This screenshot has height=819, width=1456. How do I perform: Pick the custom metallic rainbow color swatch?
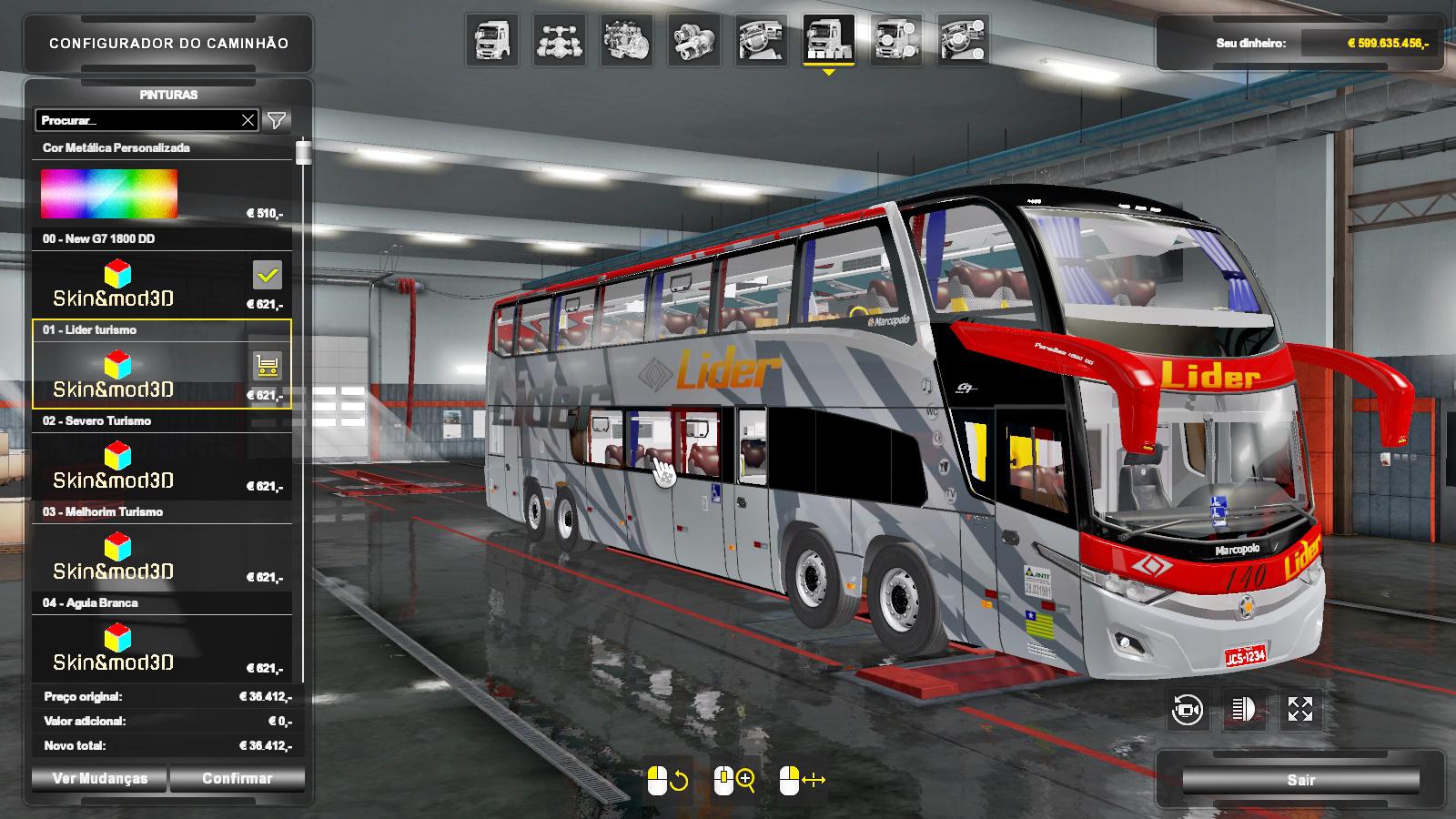[109, 193]
